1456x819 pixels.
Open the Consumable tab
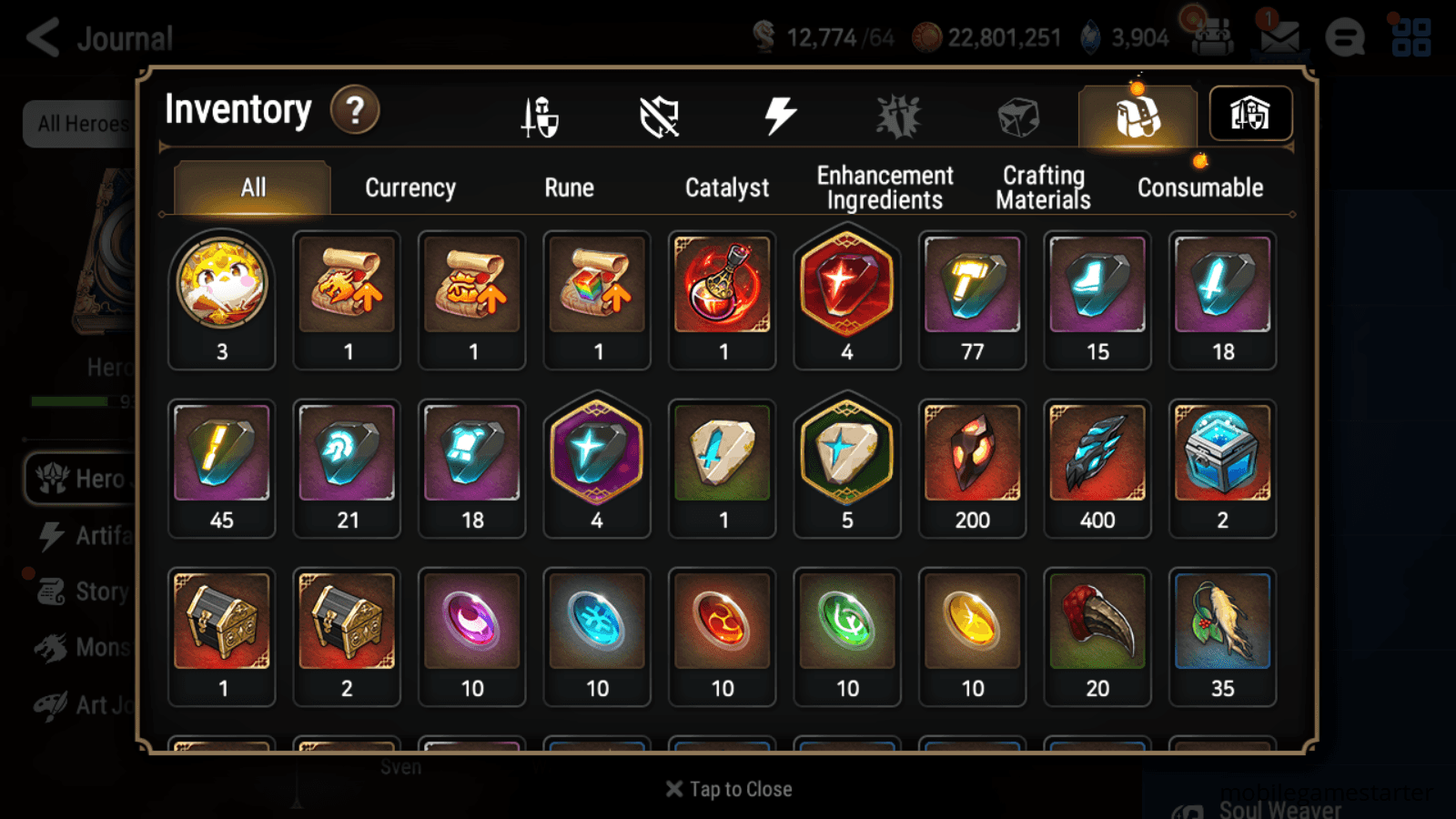point(1199,187)
